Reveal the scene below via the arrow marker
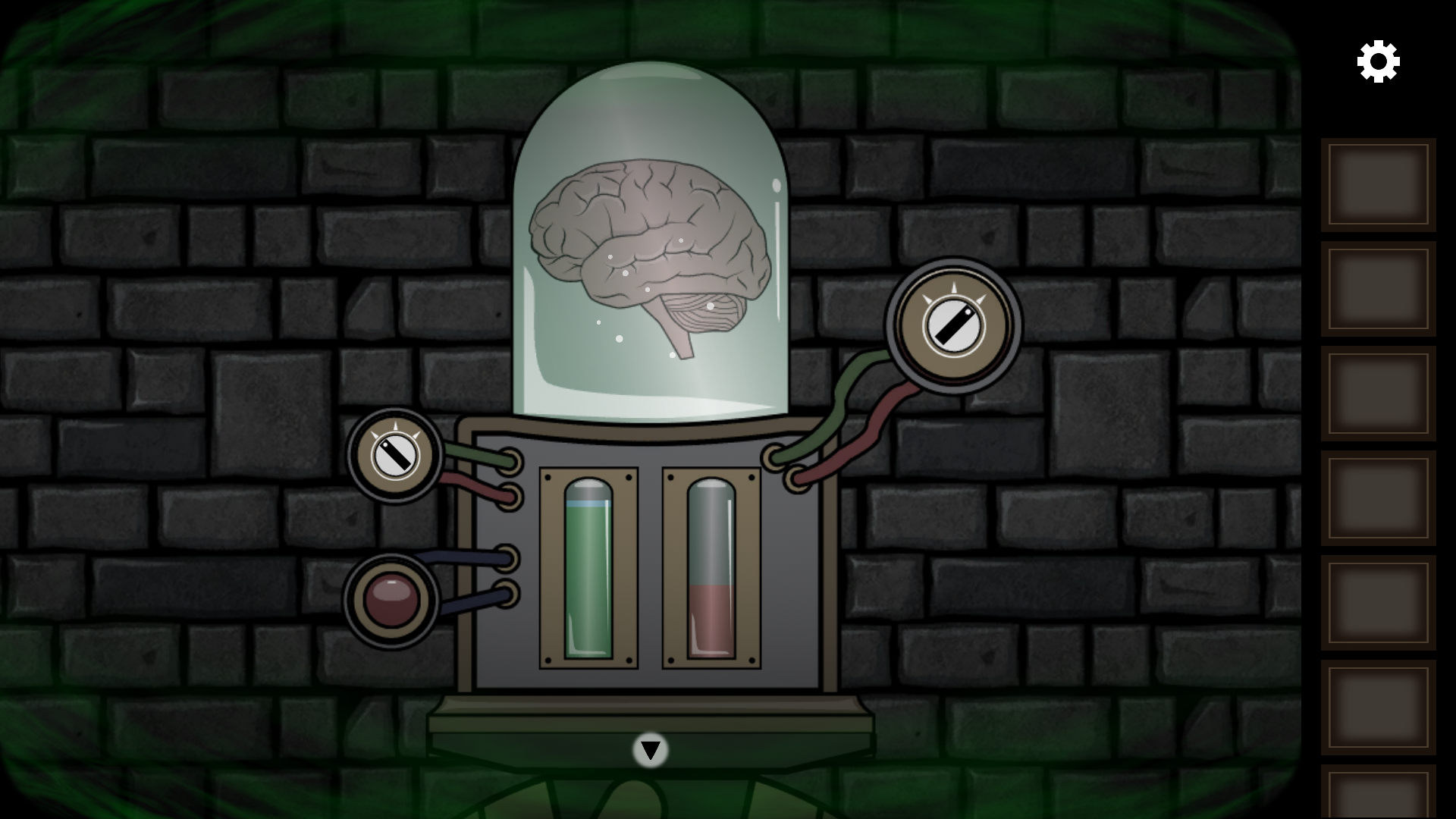 650,751
